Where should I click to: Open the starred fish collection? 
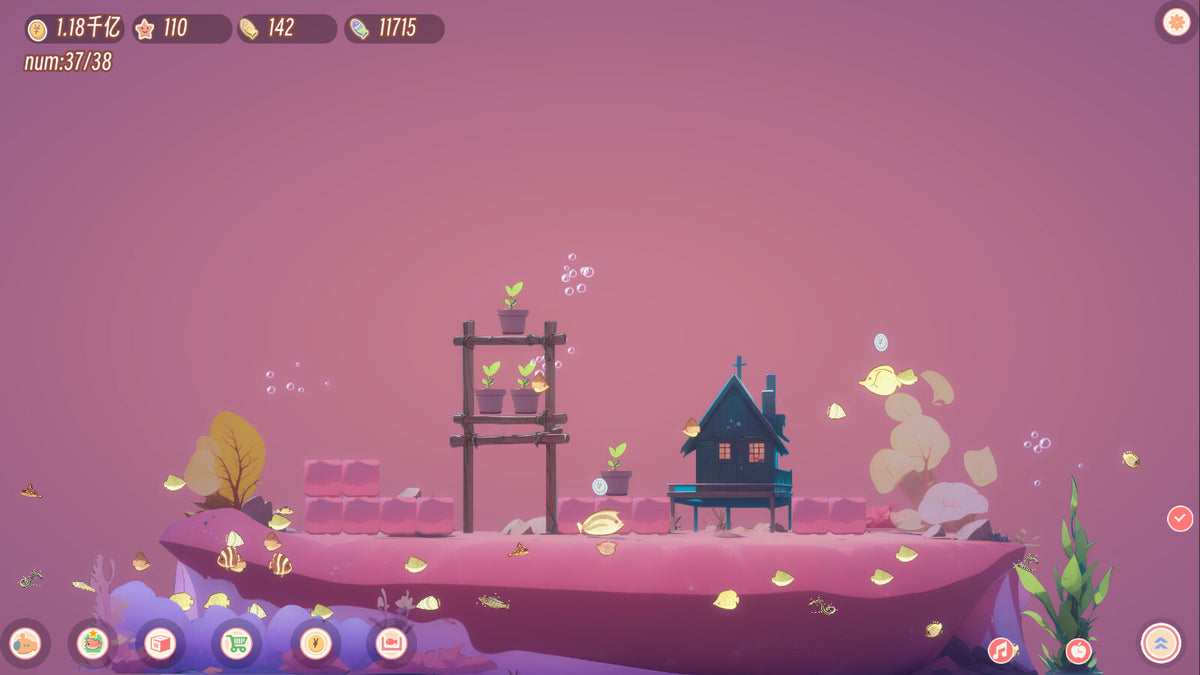tap(94, 643)
